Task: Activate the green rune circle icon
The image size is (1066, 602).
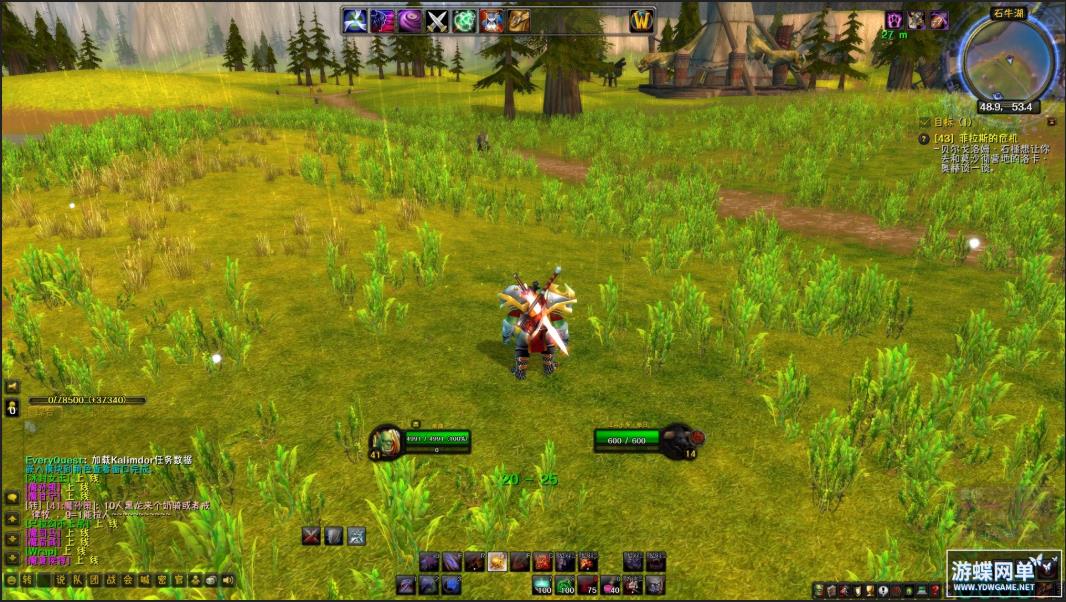Action: (465, 21)
